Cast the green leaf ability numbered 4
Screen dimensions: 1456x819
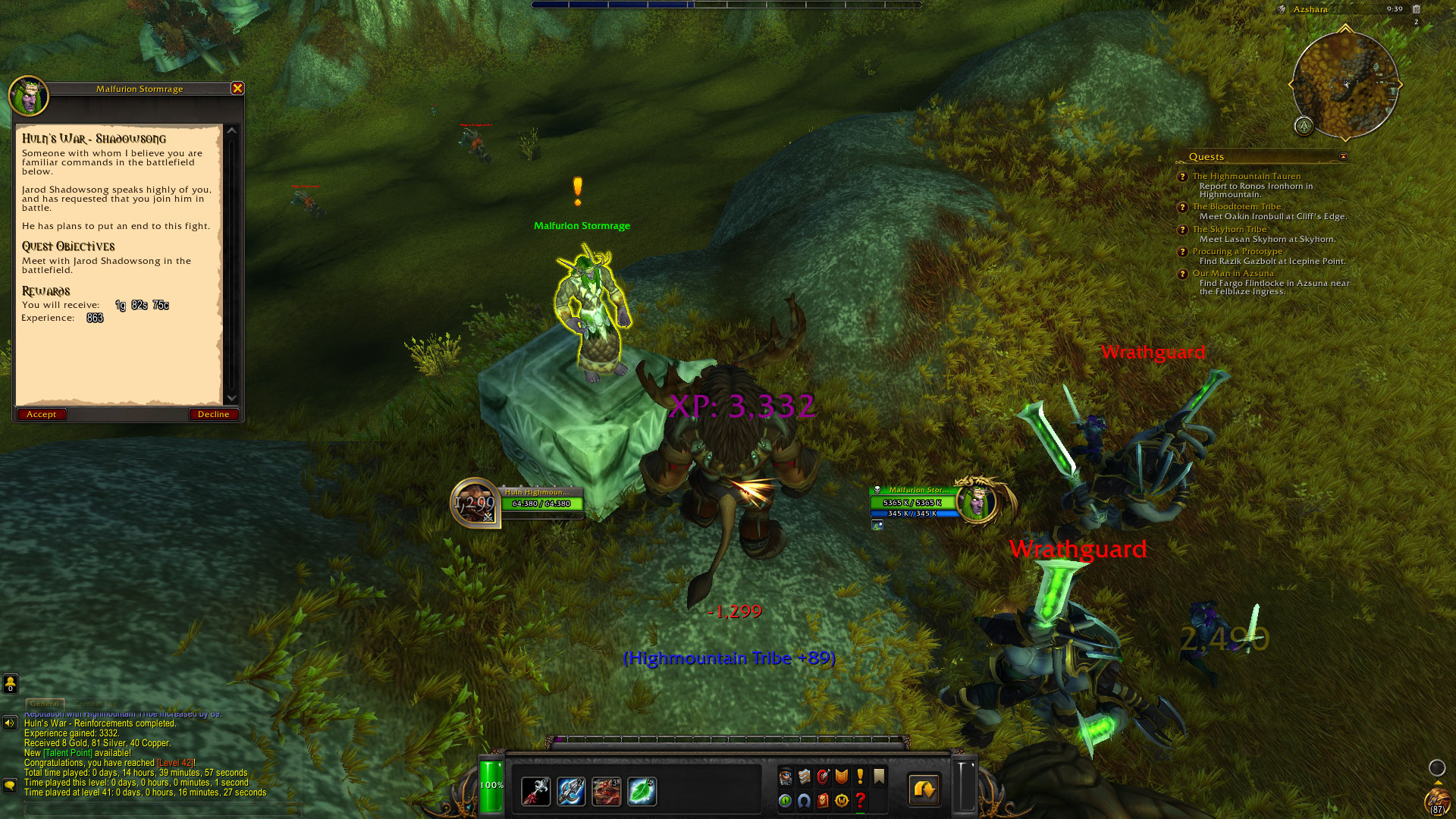642,791
